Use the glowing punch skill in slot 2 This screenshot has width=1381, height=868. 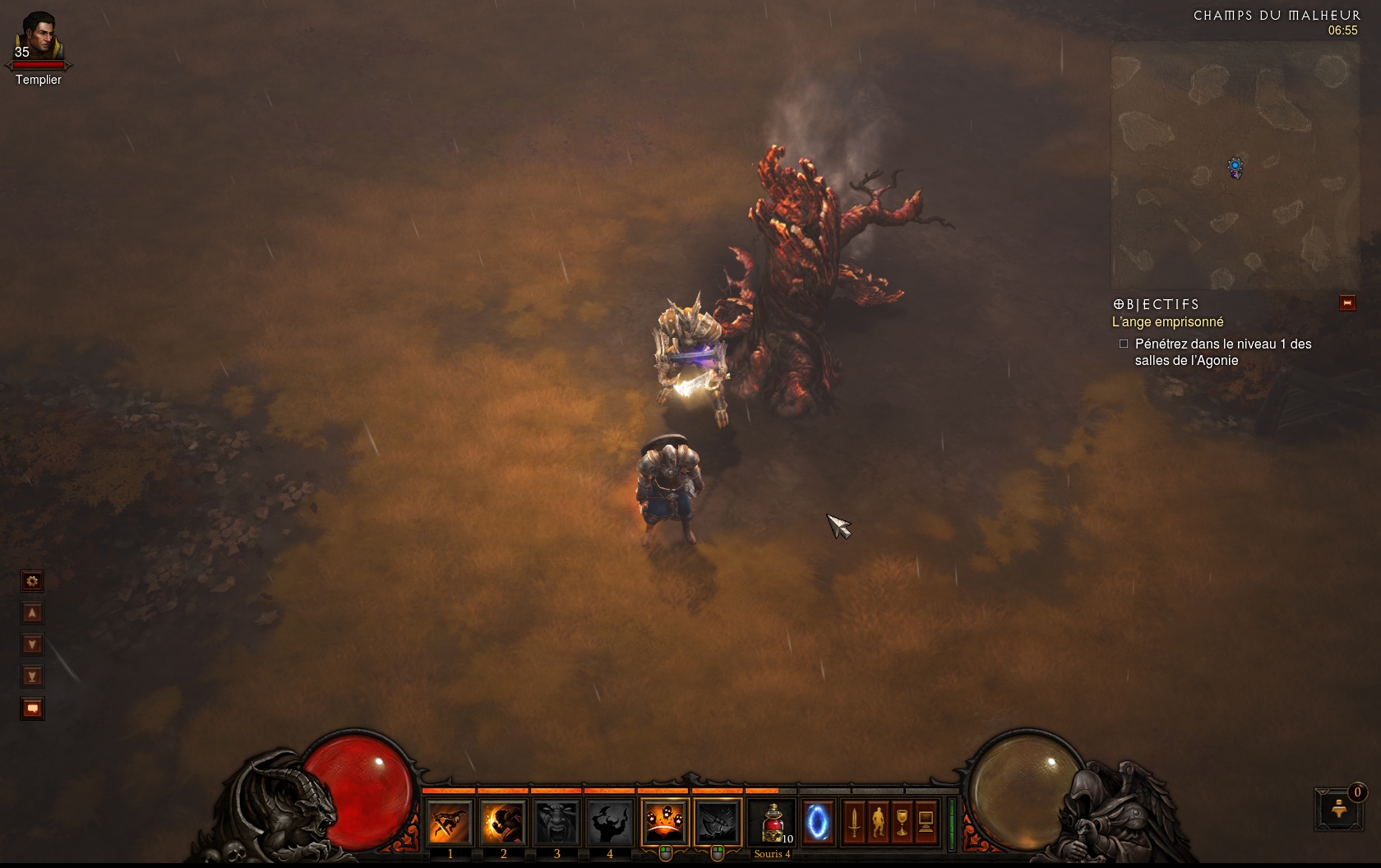[503, 822]
